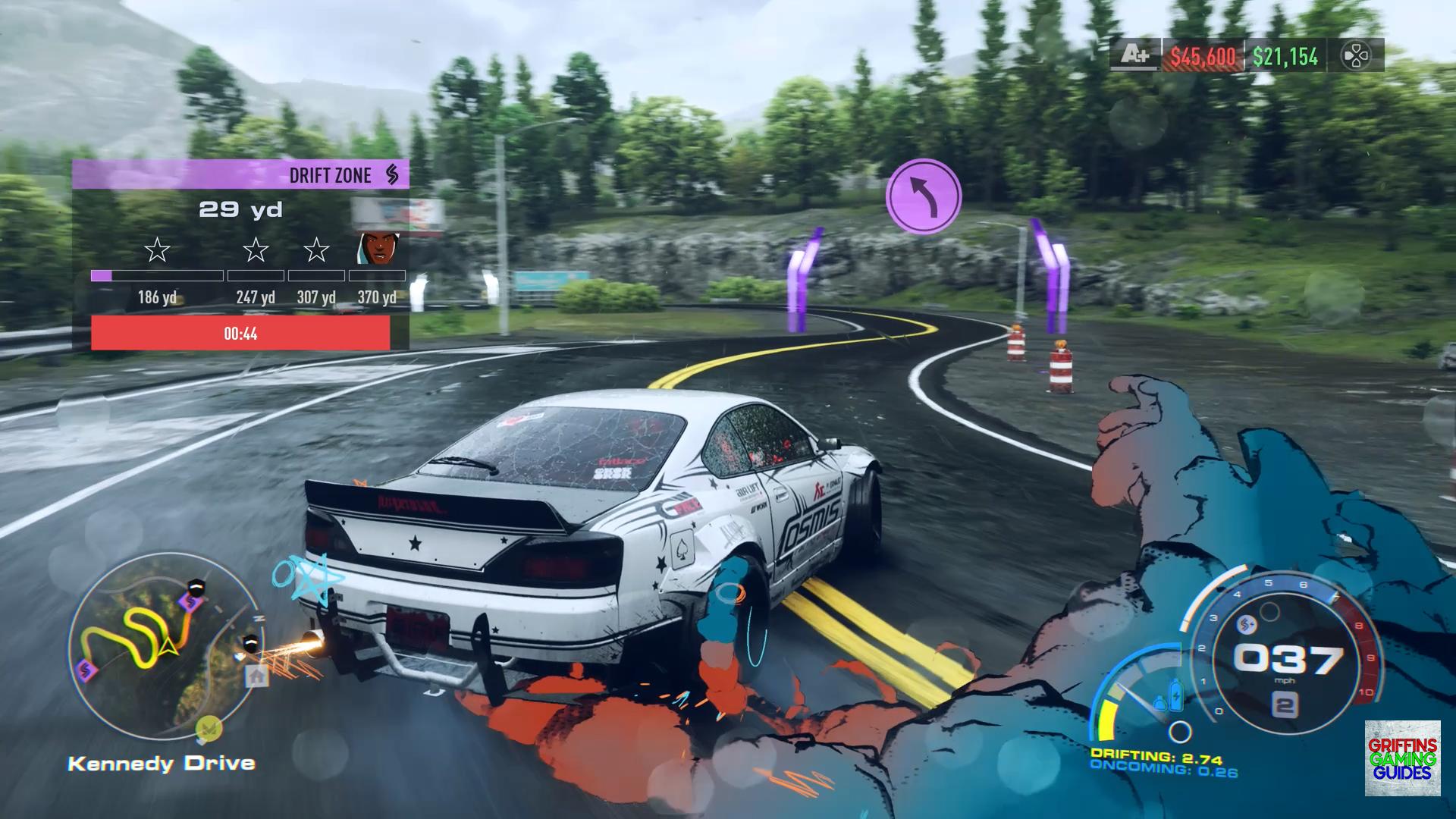Screen dimensions: 1456x819
Task: Select the safehouse house marker on minimap
Action: click(256, 676)
